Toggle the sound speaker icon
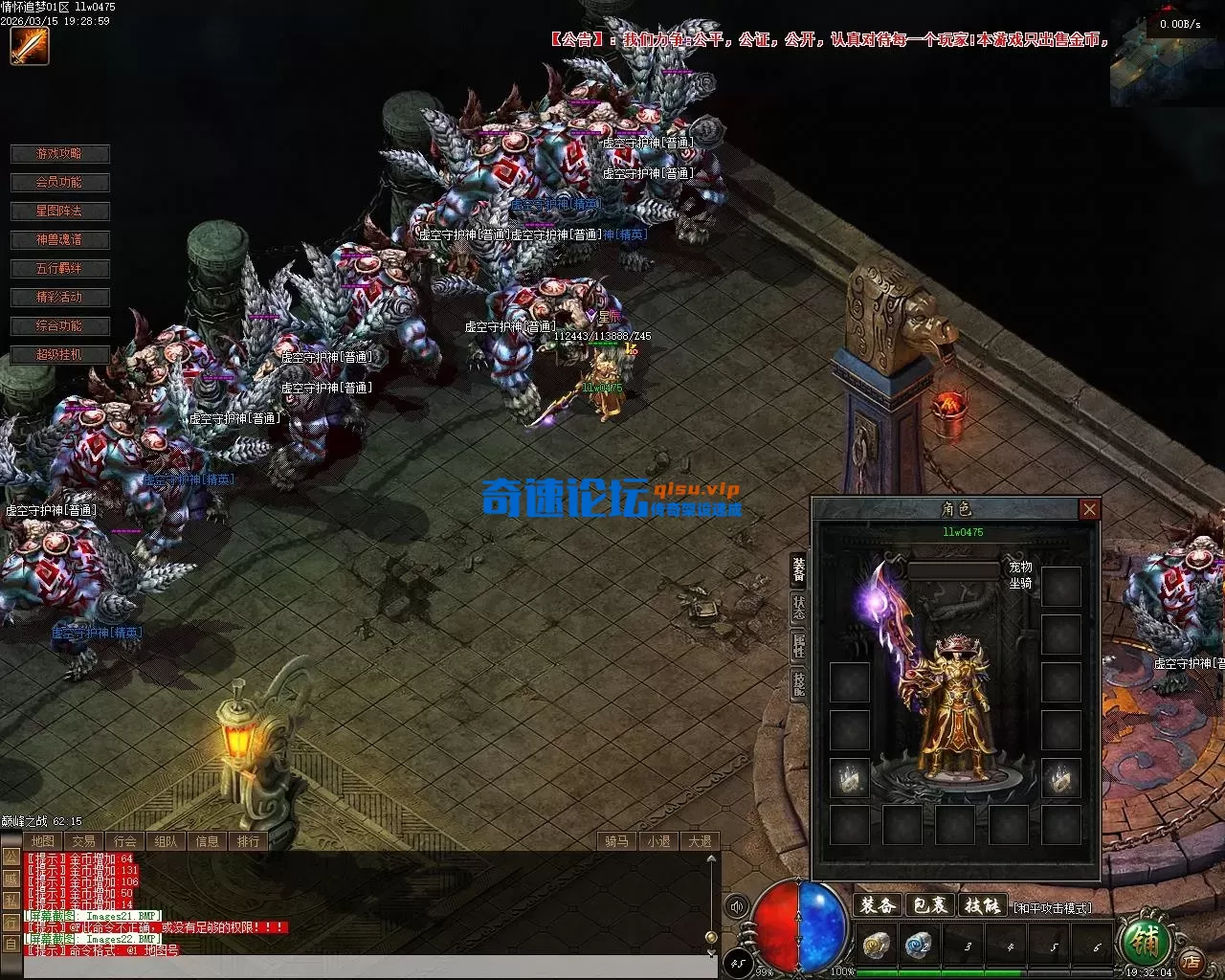Viewport: 1225px width, 980px height. [x=736, y=906]
